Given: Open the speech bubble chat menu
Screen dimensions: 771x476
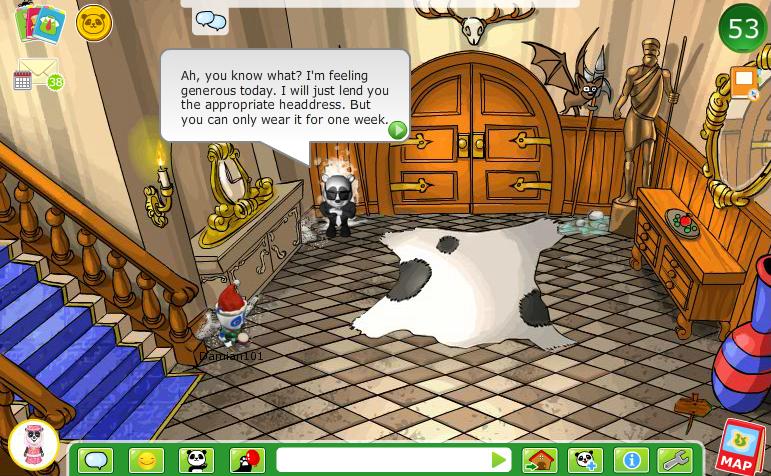Looking at the screenshot, I should click(96, 460).
